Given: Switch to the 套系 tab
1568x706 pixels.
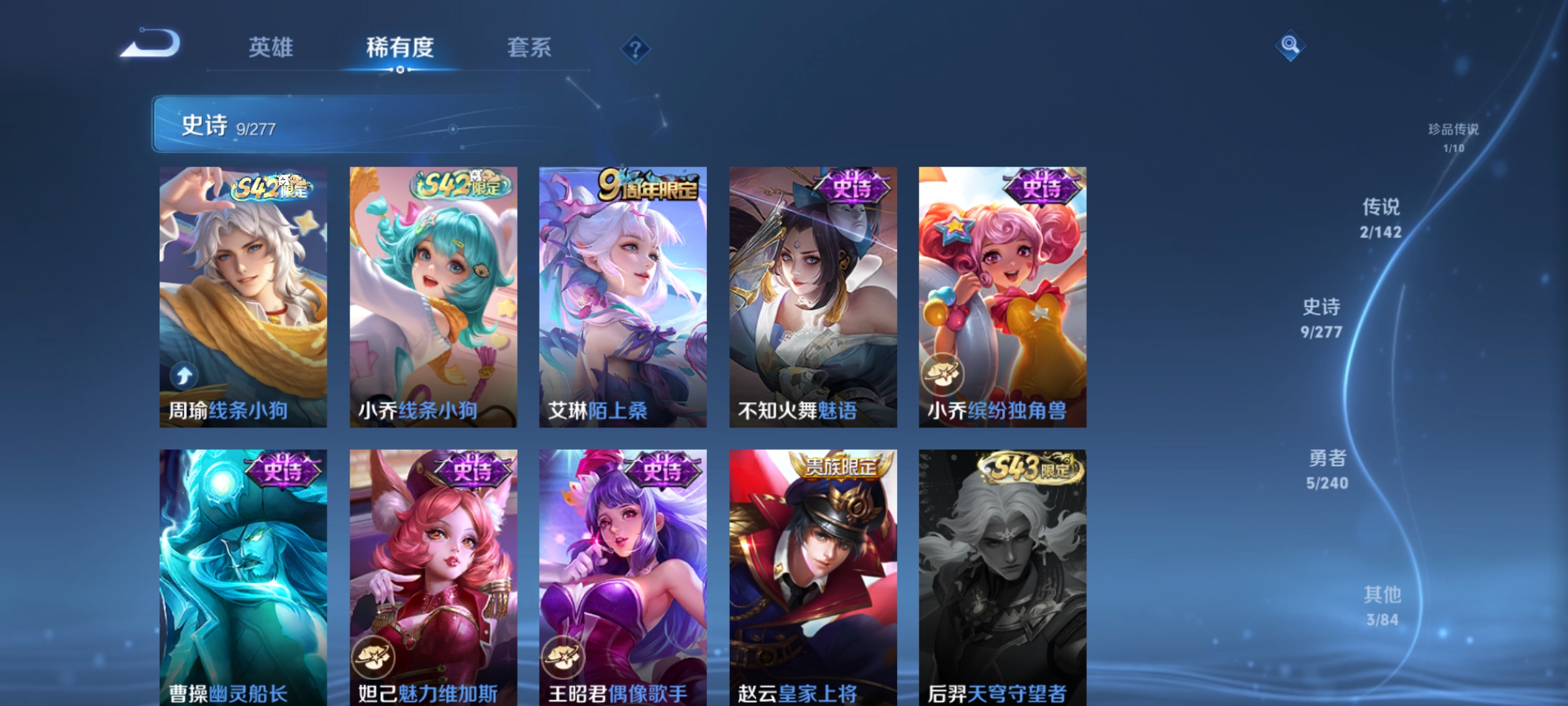Looking at the screenshot, I should pyautogui.click(x=529, y=48).
